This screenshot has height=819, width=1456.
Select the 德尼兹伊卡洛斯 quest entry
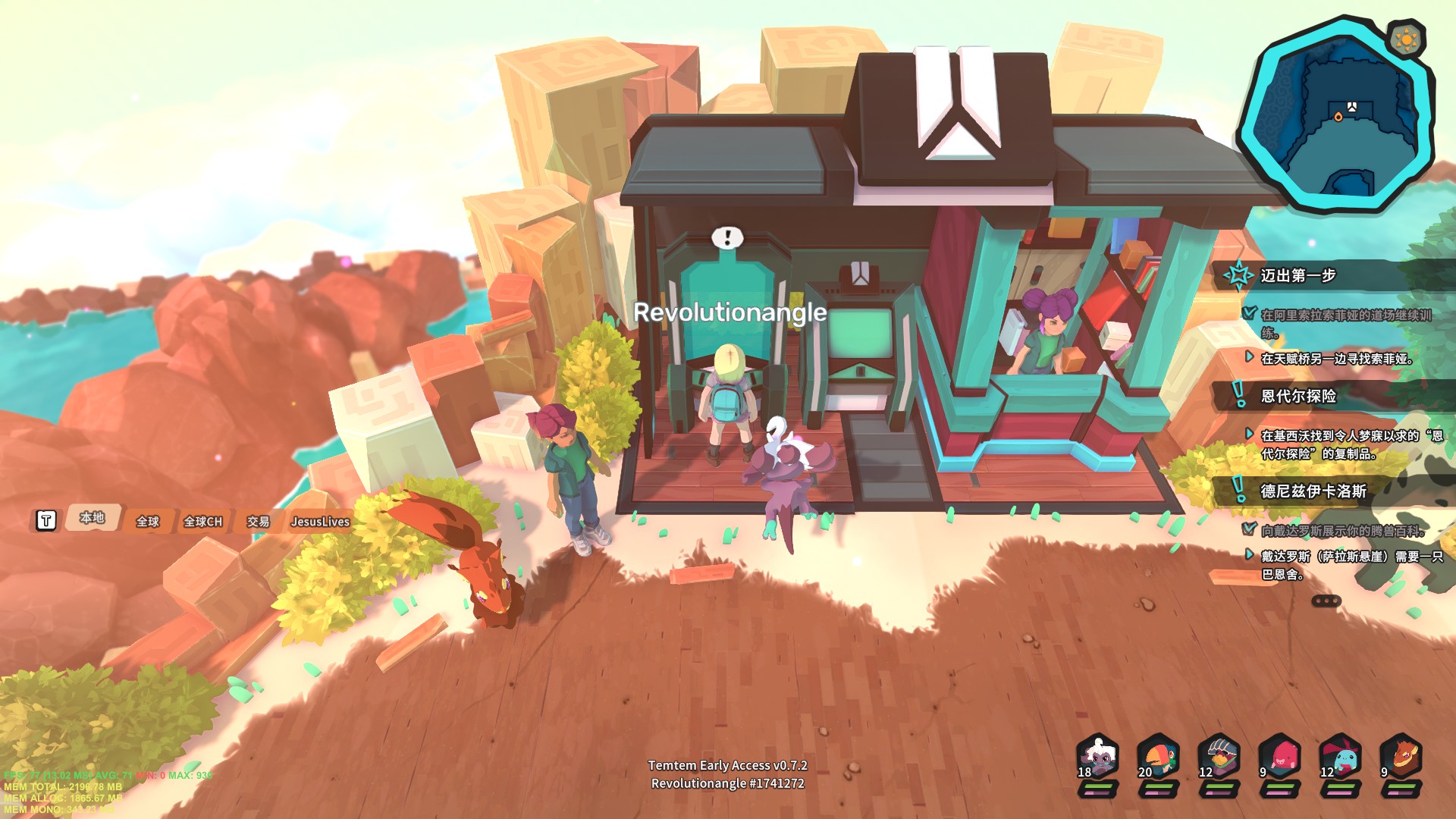(1313, 491)
